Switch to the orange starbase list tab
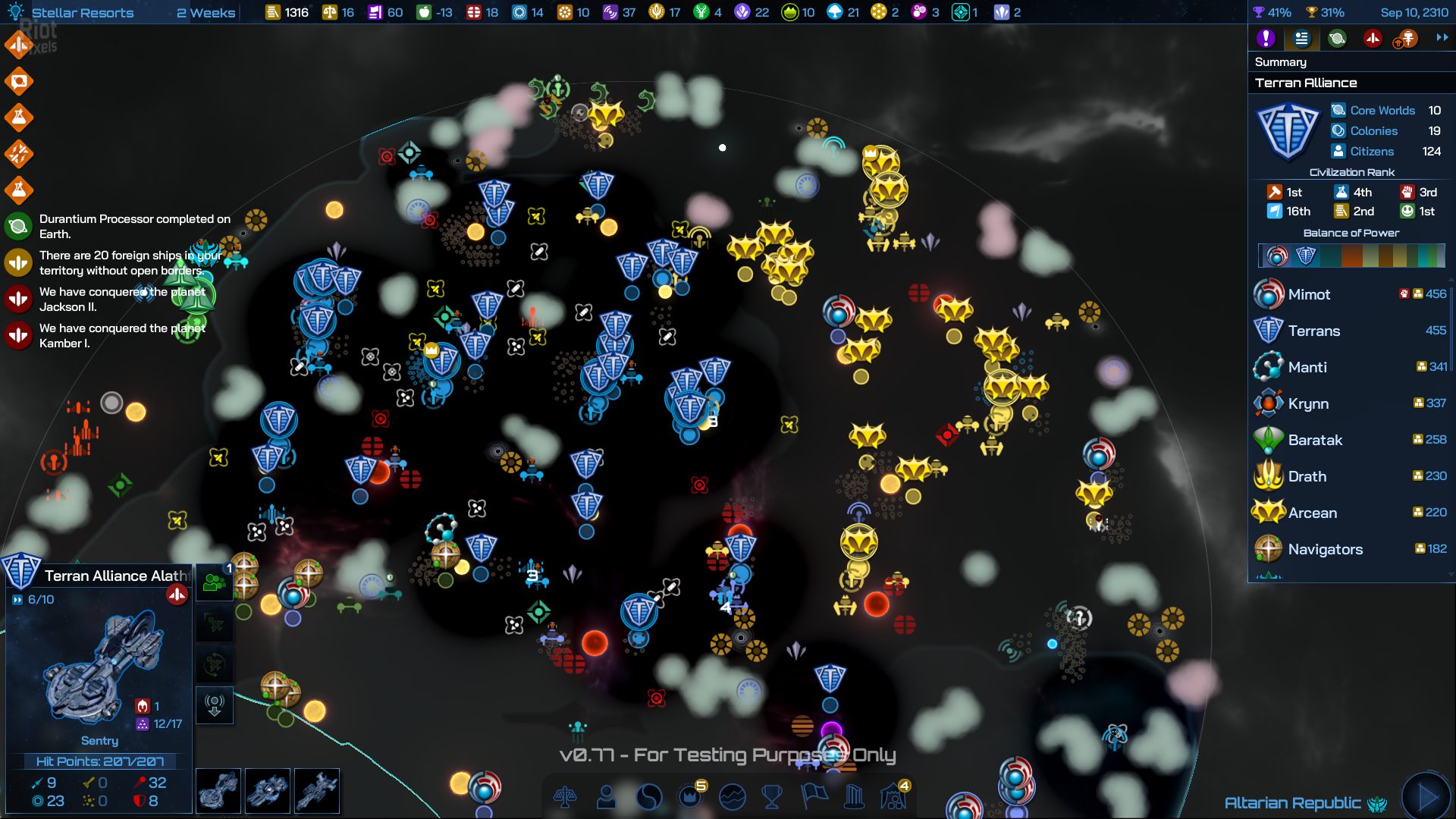This screenshot has height=819, width=1456. pyautogui.click(x=1407, y=39)
